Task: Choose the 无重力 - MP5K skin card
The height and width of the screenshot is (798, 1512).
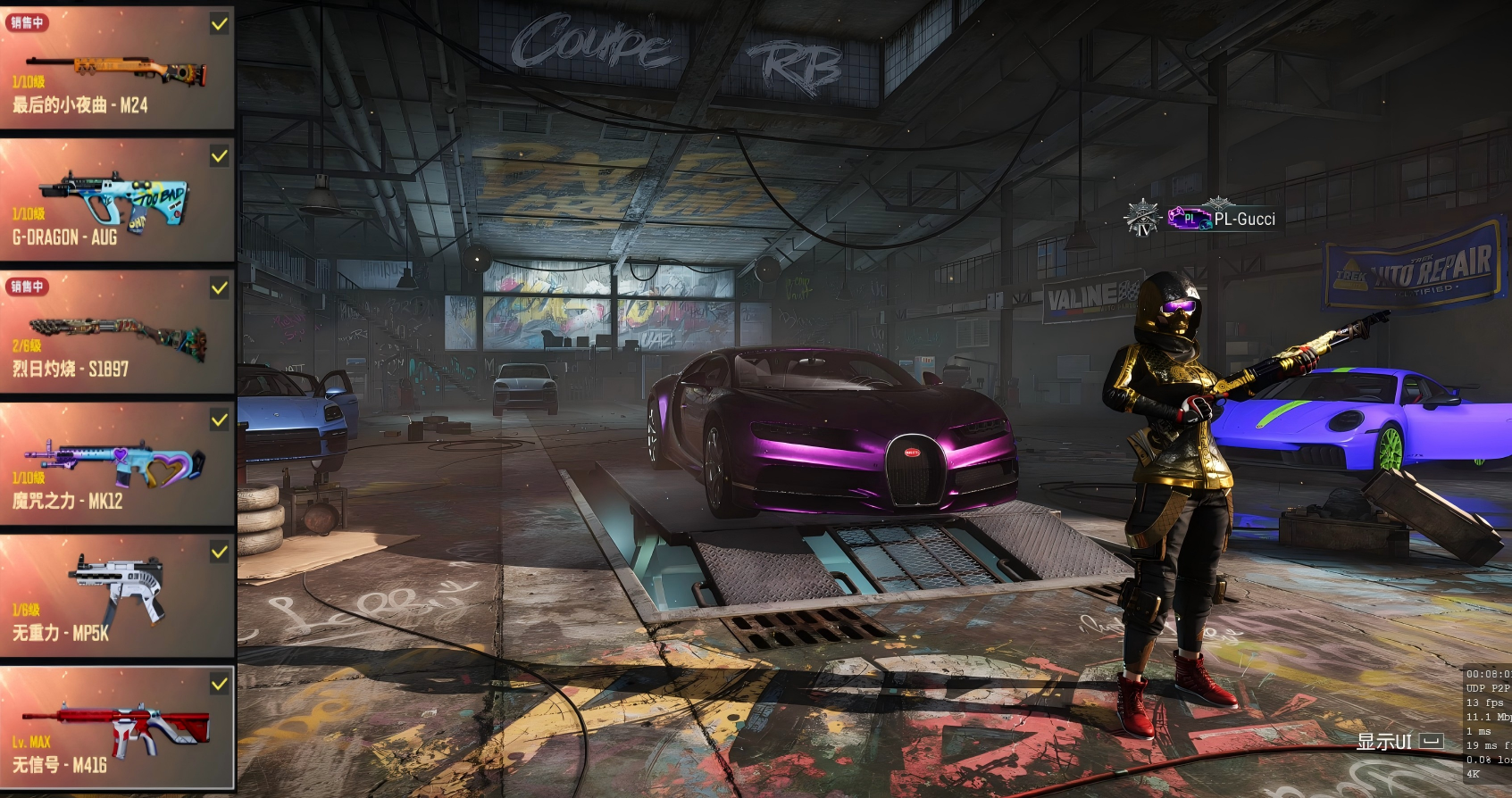Action: (116, 596)
